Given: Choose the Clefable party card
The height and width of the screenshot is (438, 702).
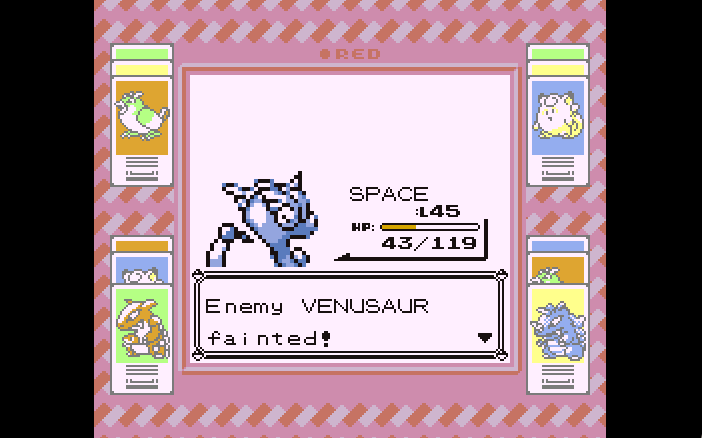Looking at the screenshot, I should point(558,117).
